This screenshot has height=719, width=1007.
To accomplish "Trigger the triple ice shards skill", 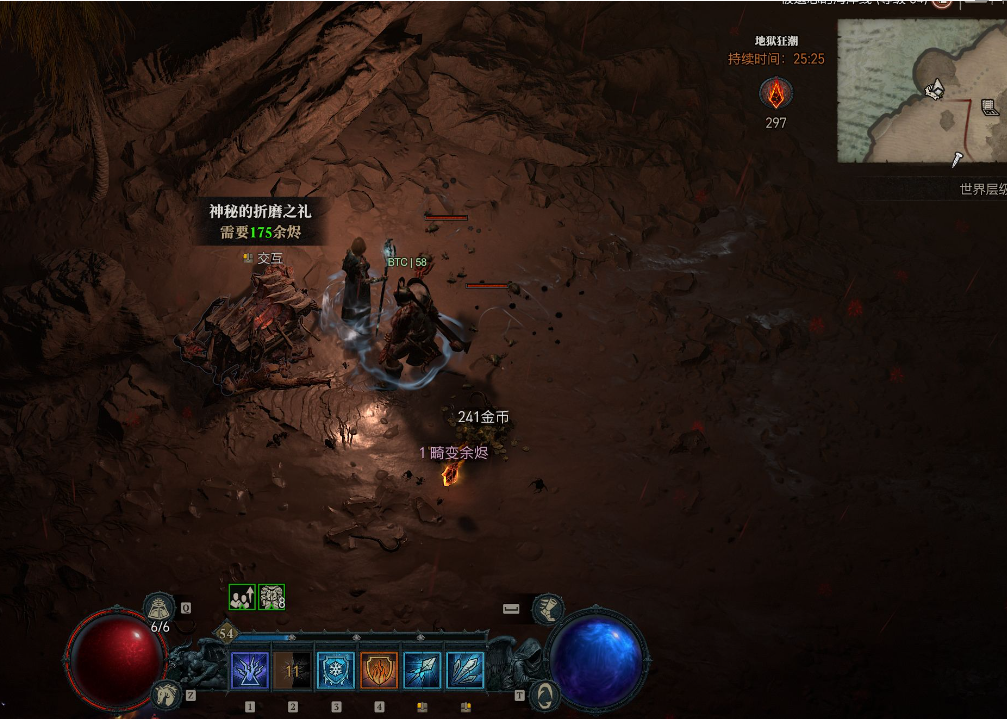I will pyautogui.click(x=465, y=670).
